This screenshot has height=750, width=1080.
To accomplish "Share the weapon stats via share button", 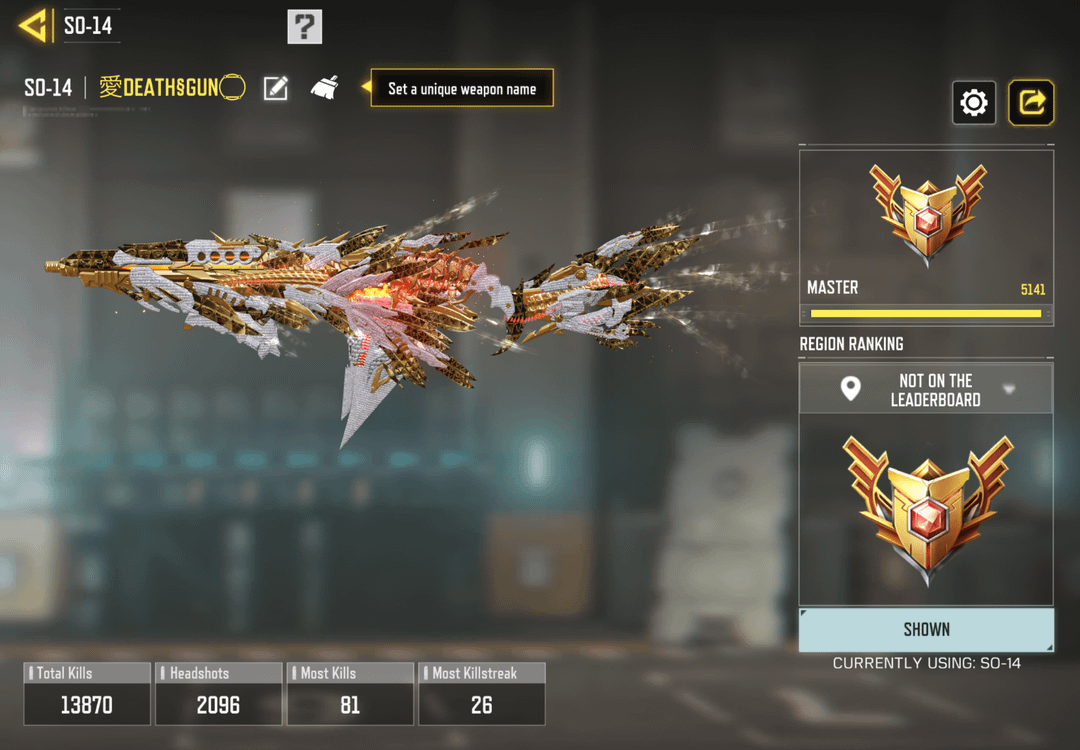I will click(x=1031, y=102).
